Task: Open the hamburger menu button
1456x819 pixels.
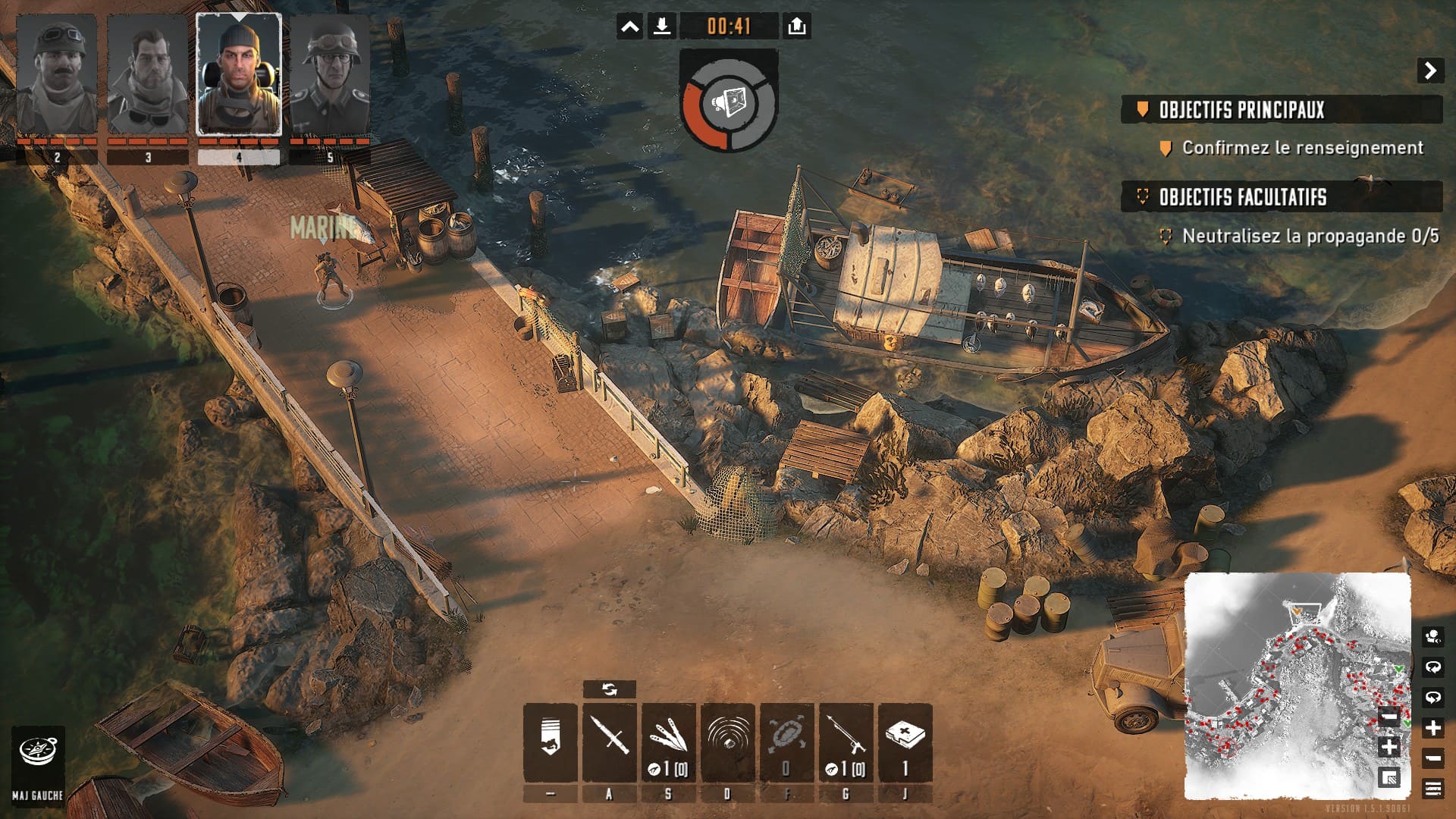Action: point(1432,789)
